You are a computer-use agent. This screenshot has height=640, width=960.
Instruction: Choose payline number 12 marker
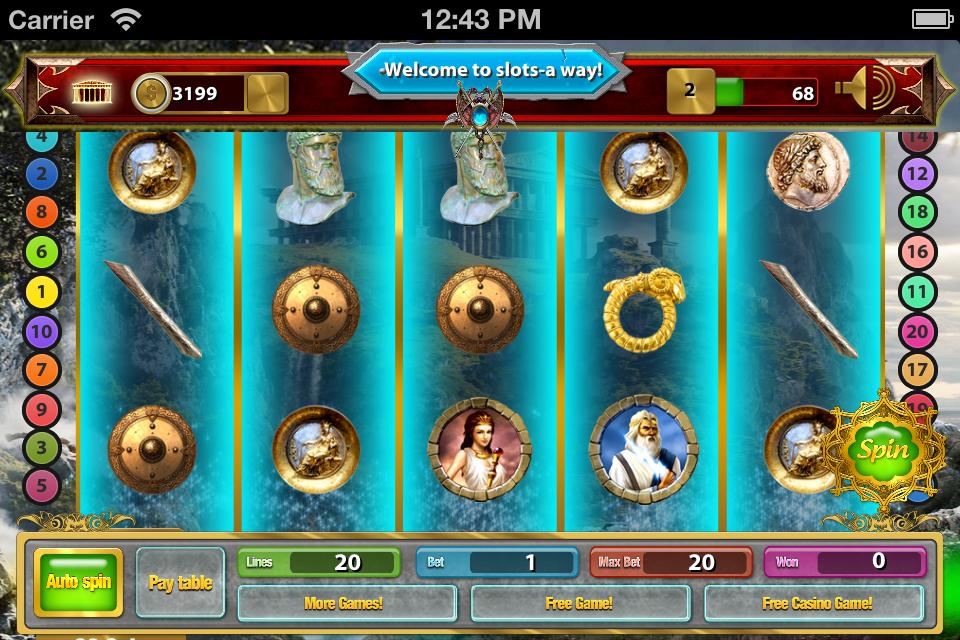pyautogui.click(x=917, y=174)
